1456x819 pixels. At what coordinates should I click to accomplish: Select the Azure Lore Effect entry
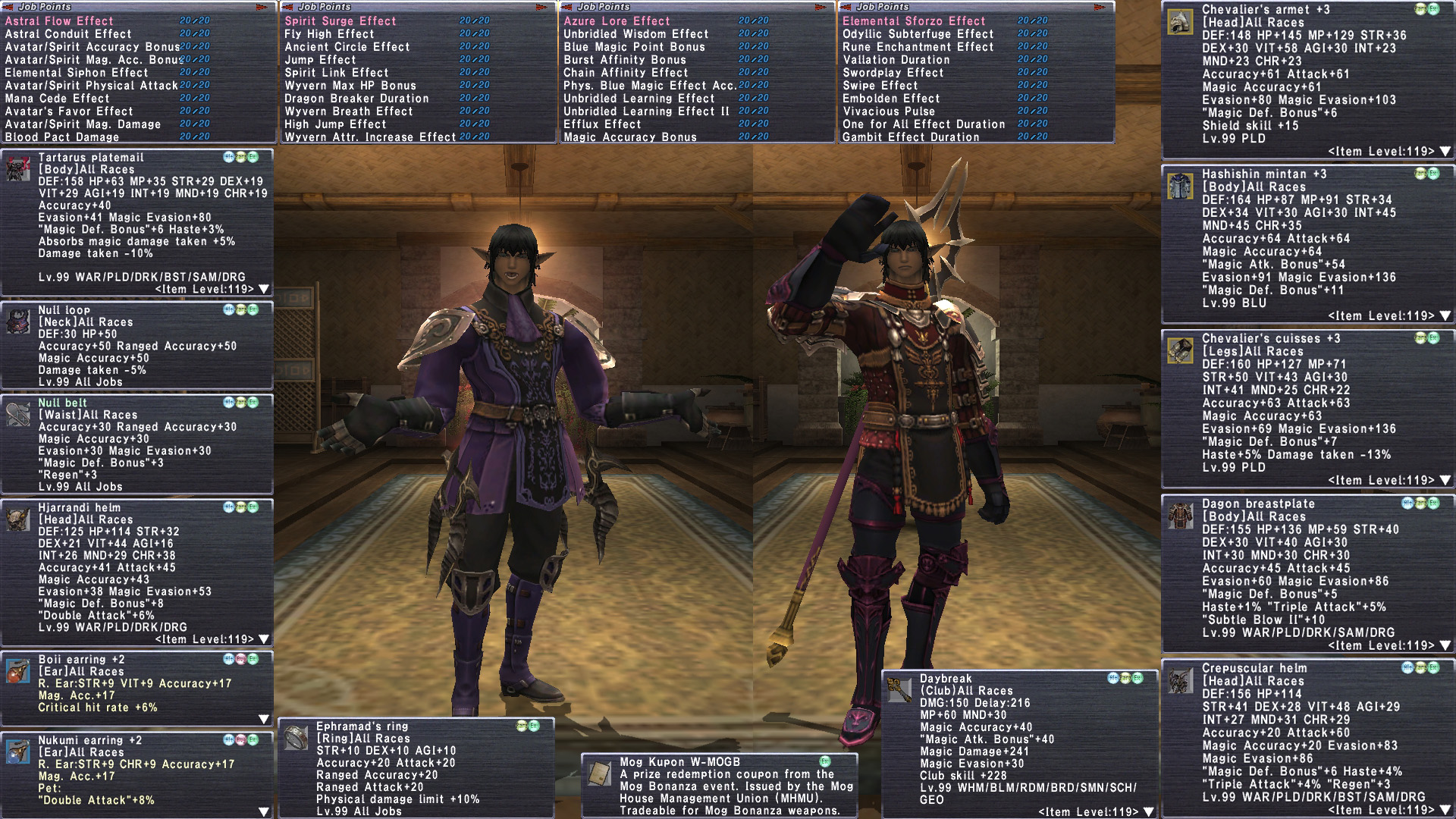click(617, 21)
